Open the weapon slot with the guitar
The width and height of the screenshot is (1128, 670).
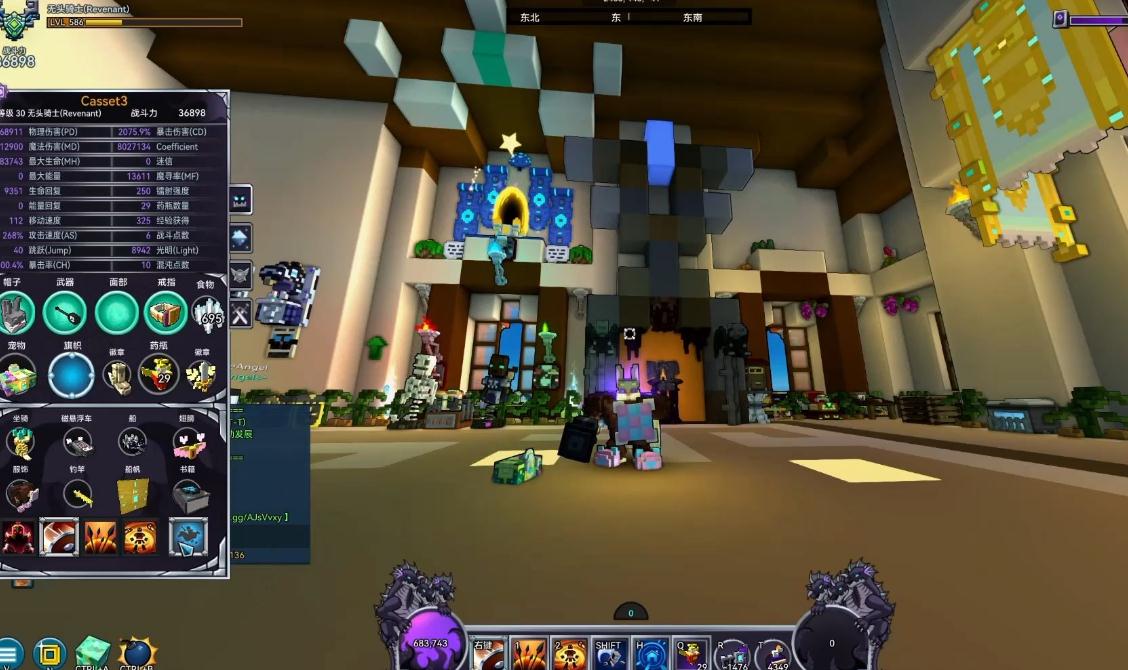click(x=66, y=314)
